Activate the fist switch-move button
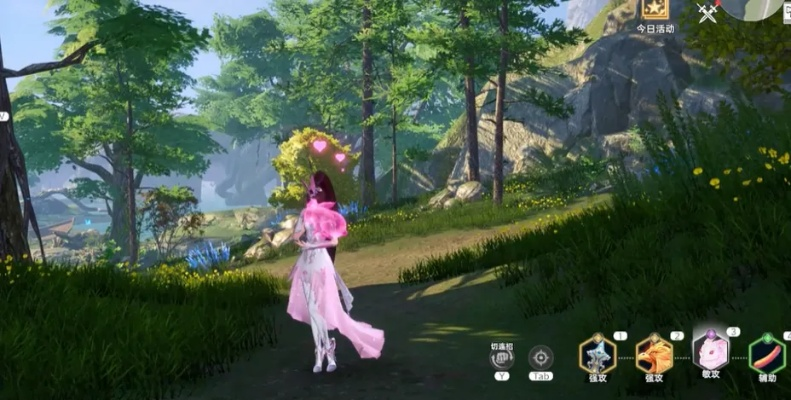The width and height of the screenshot is (791, 400). coord(501,358)
